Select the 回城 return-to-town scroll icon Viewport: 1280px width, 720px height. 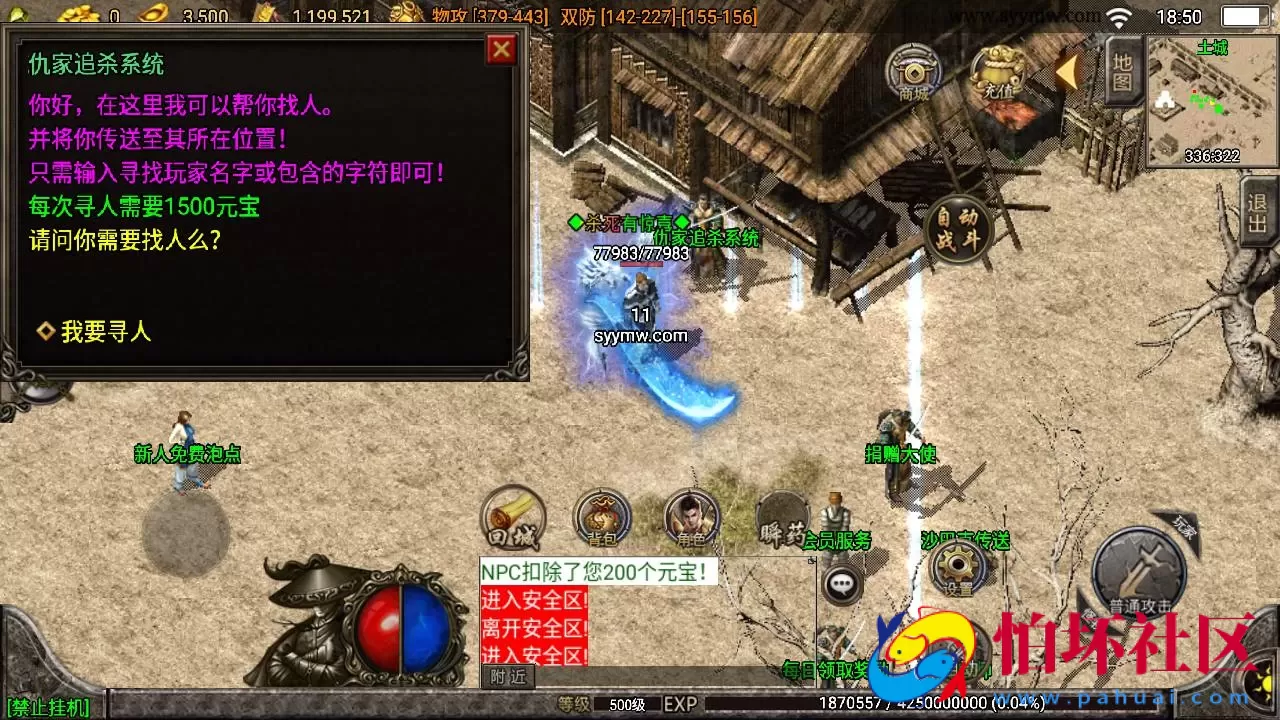513,517
